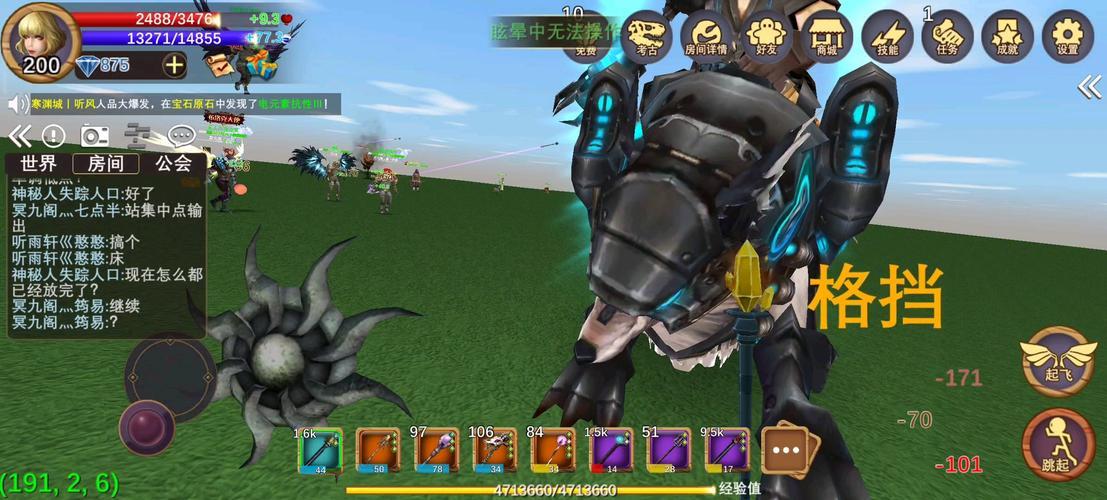Screen dimensions: 1107x500
Task: Tap the 跳起 jump button
Action: pyautogui.click(x=1059, y=444)
